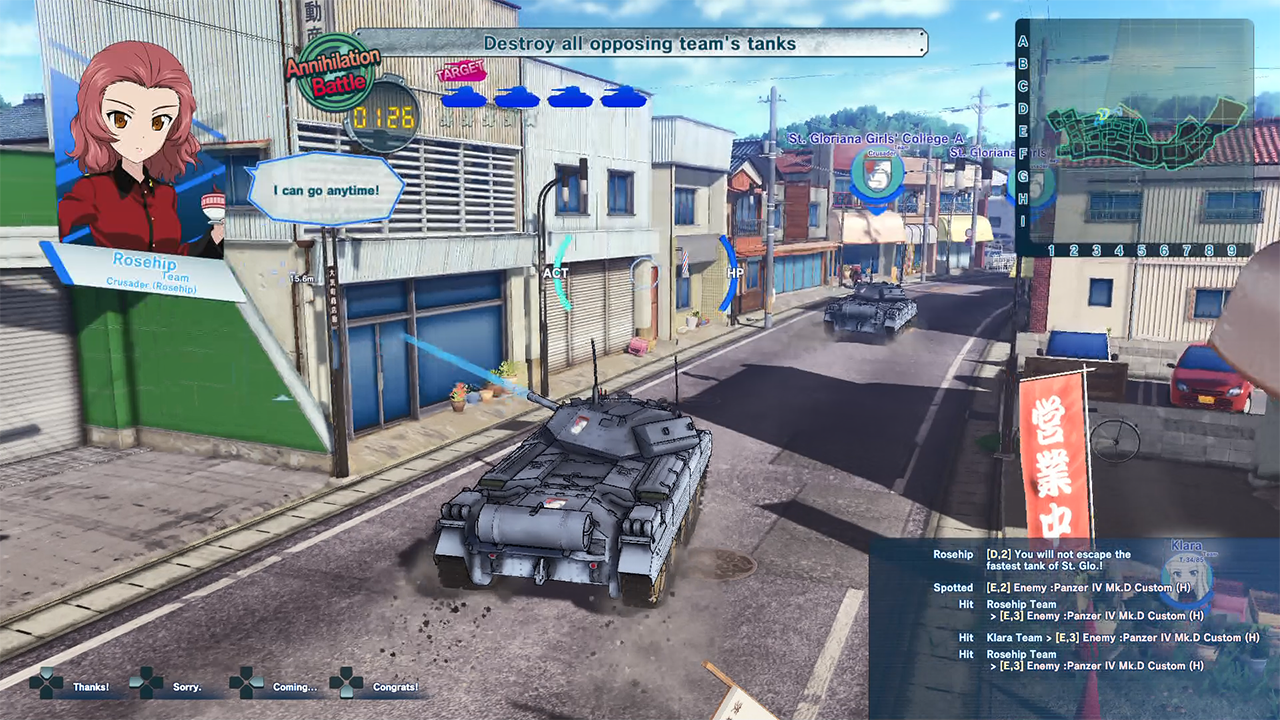This screenshot has width=1280, height=720.
Task: Select the pink TARGET label above the tank icons
Action: pyautogui.click(x=461, y=71)
